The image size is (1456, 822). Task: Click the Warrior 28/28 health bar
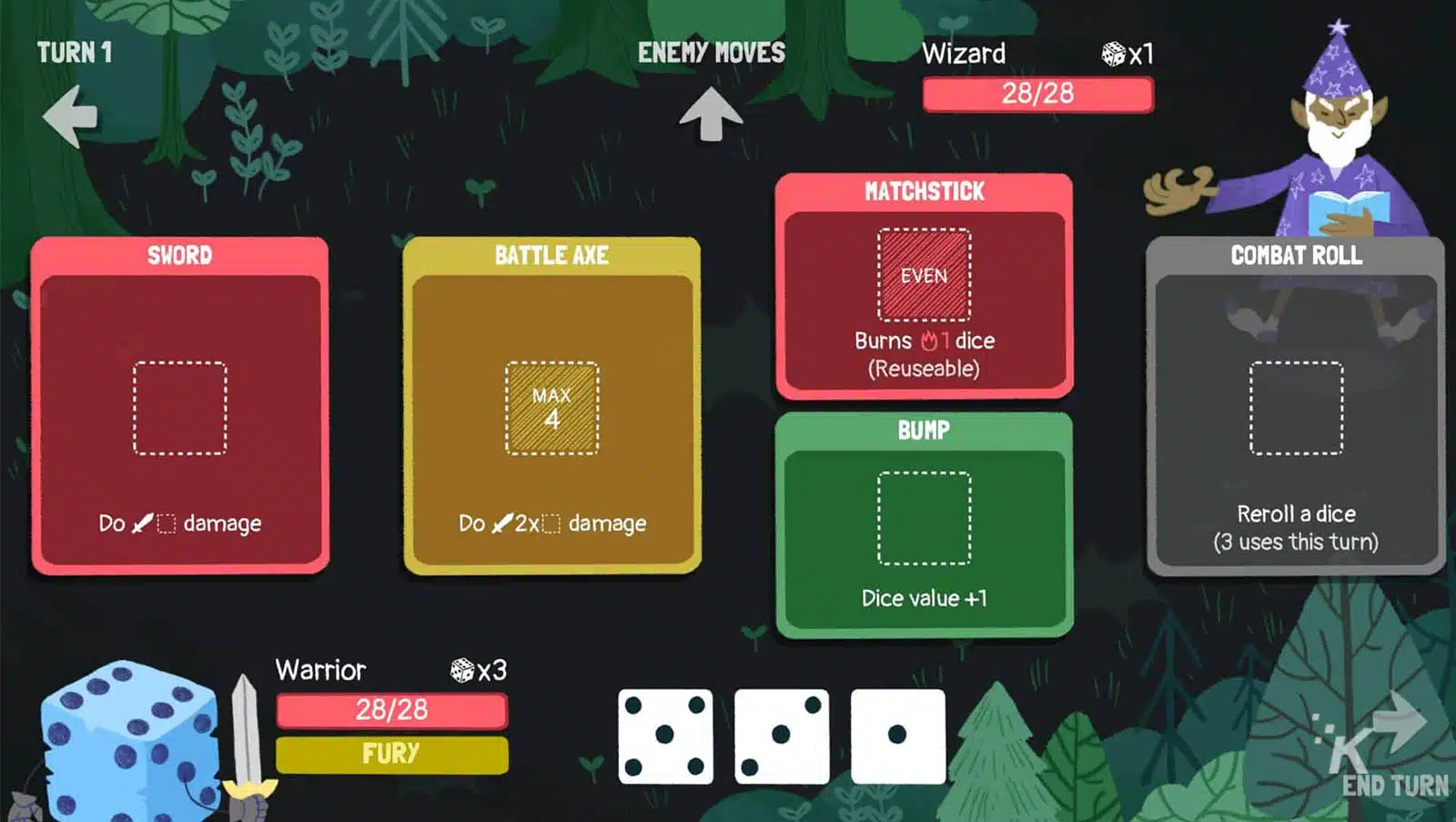pyautogui.click(x=389, y=709)
